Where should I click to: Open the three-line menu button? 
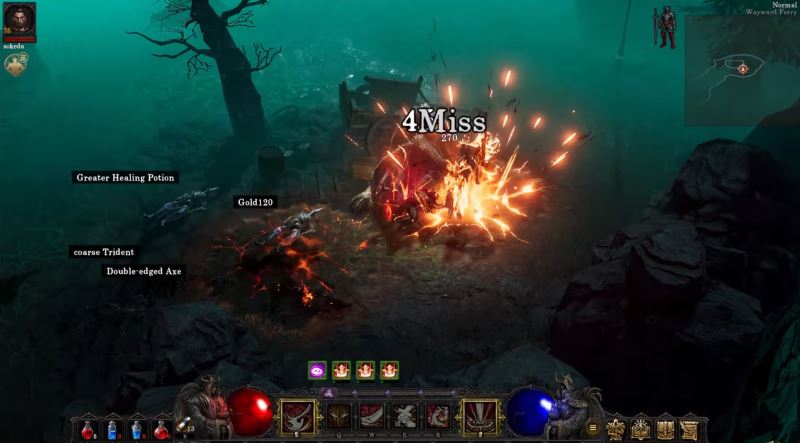592,428
